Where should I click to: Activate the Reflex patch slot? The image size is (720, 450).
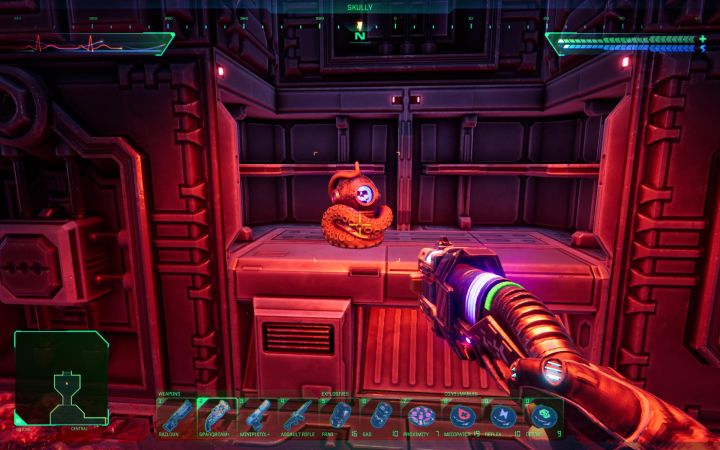503,414
